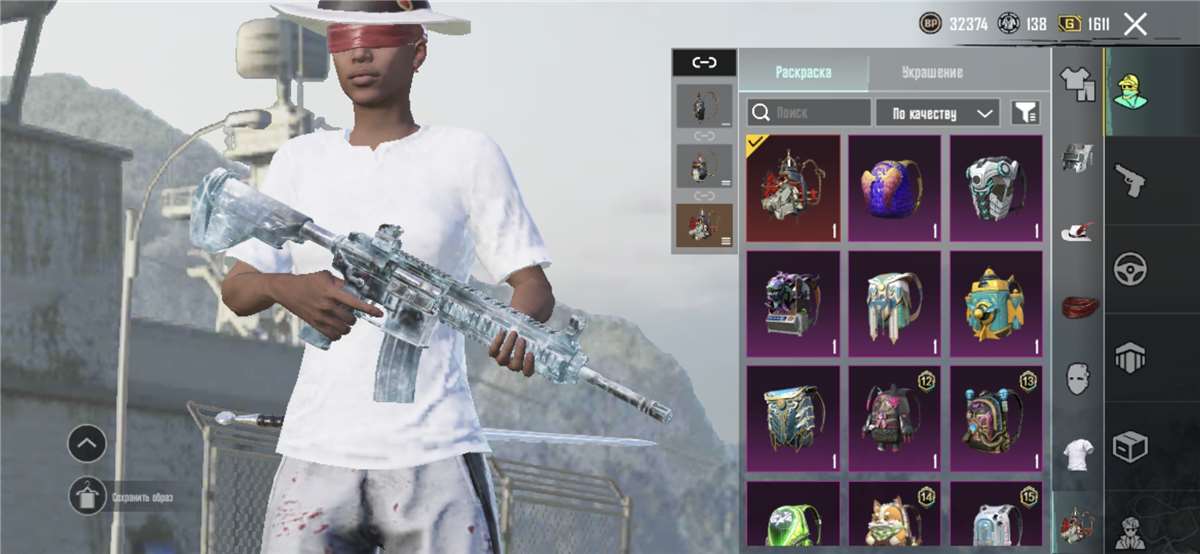Screen dimensions: 1200x554
Task: Switch to the Раскраска tab
Action: tap(803, 72)
